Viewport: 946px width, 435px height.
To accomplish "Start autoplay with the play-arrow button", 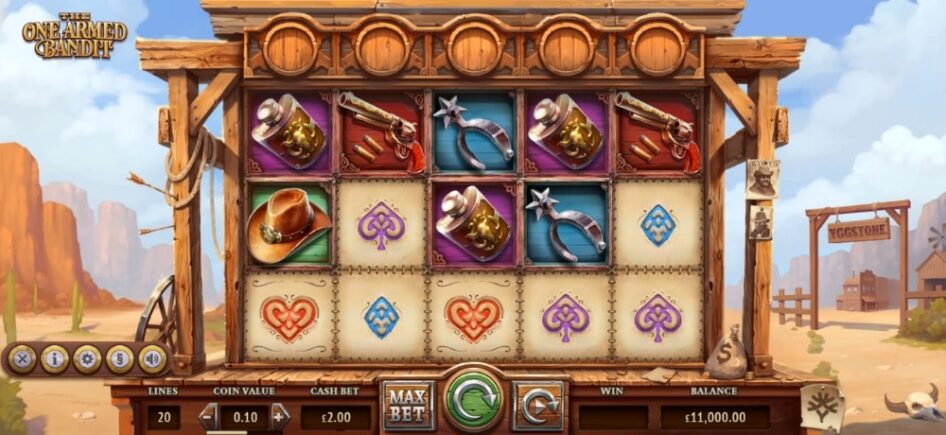I will point(538,405).
